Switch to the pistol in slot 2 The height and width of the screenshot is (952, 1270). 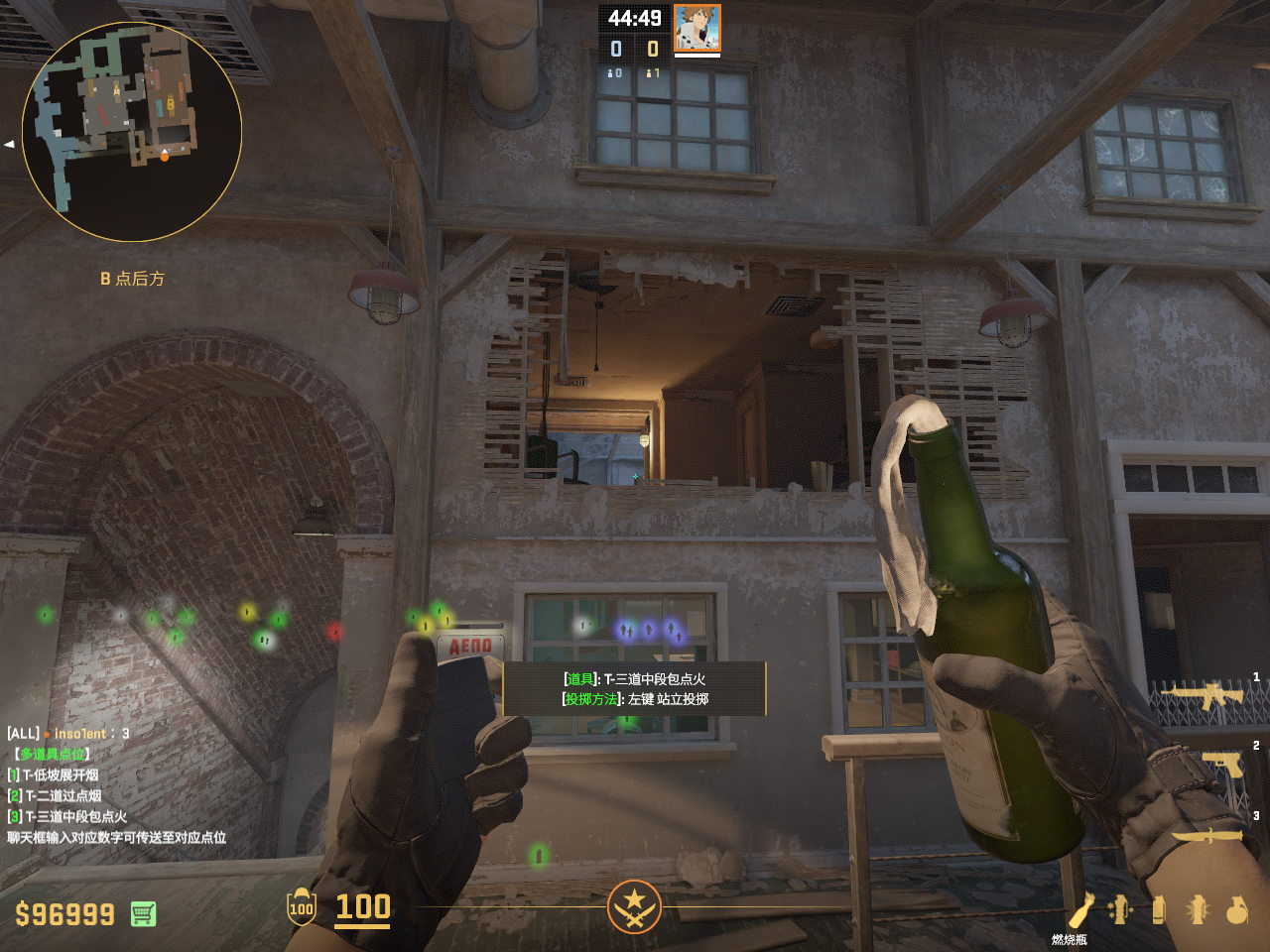click(1222, 763)
